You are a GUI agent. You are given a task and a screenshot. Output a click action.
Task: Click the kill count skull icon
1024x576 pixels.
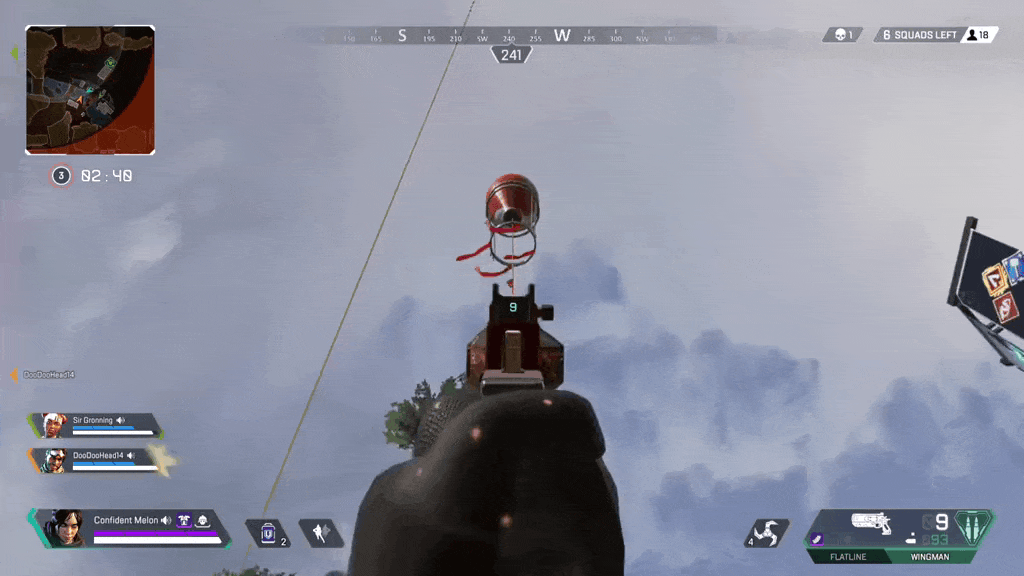point(838,35)
